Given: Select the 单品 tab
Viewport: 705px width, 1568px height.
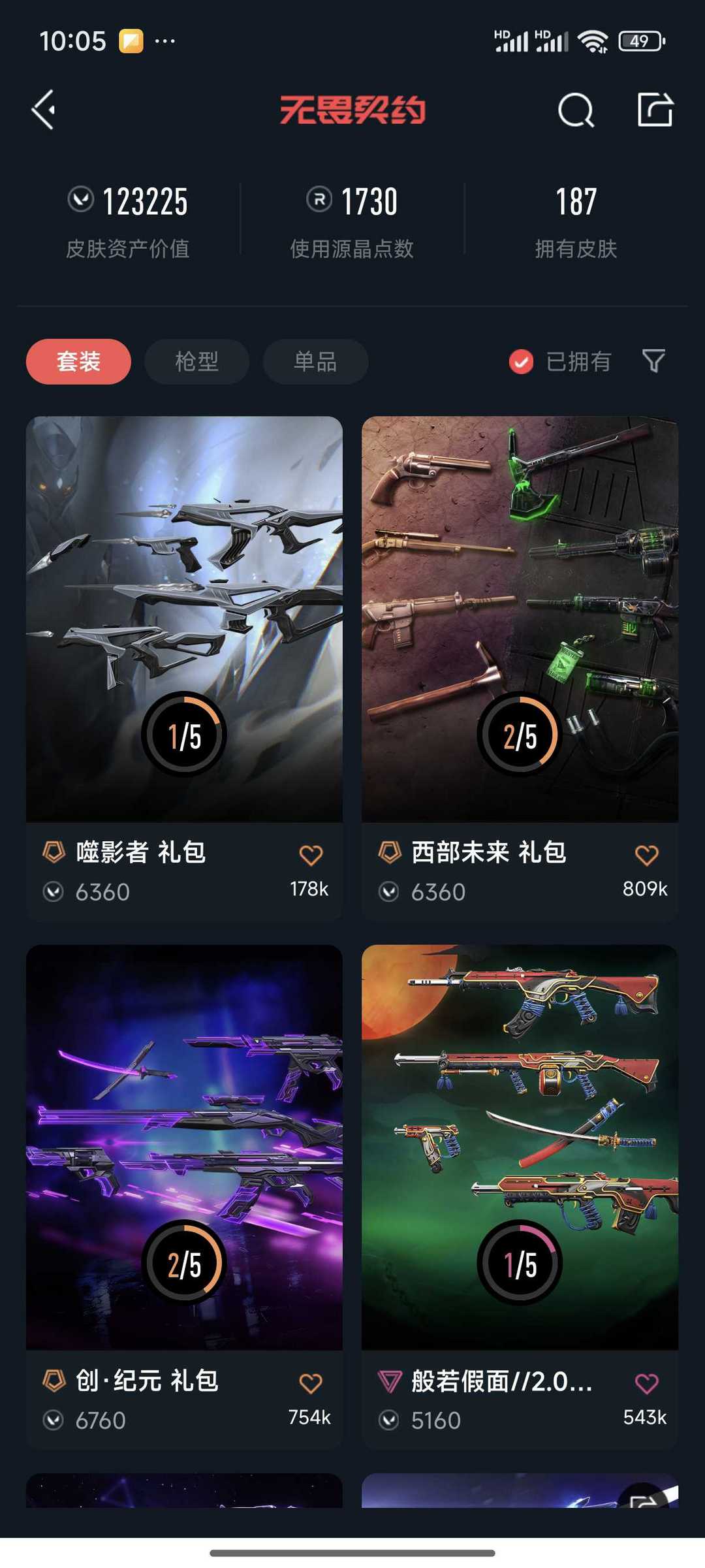Looking at the screenshot, I should (x=315, y=361).
